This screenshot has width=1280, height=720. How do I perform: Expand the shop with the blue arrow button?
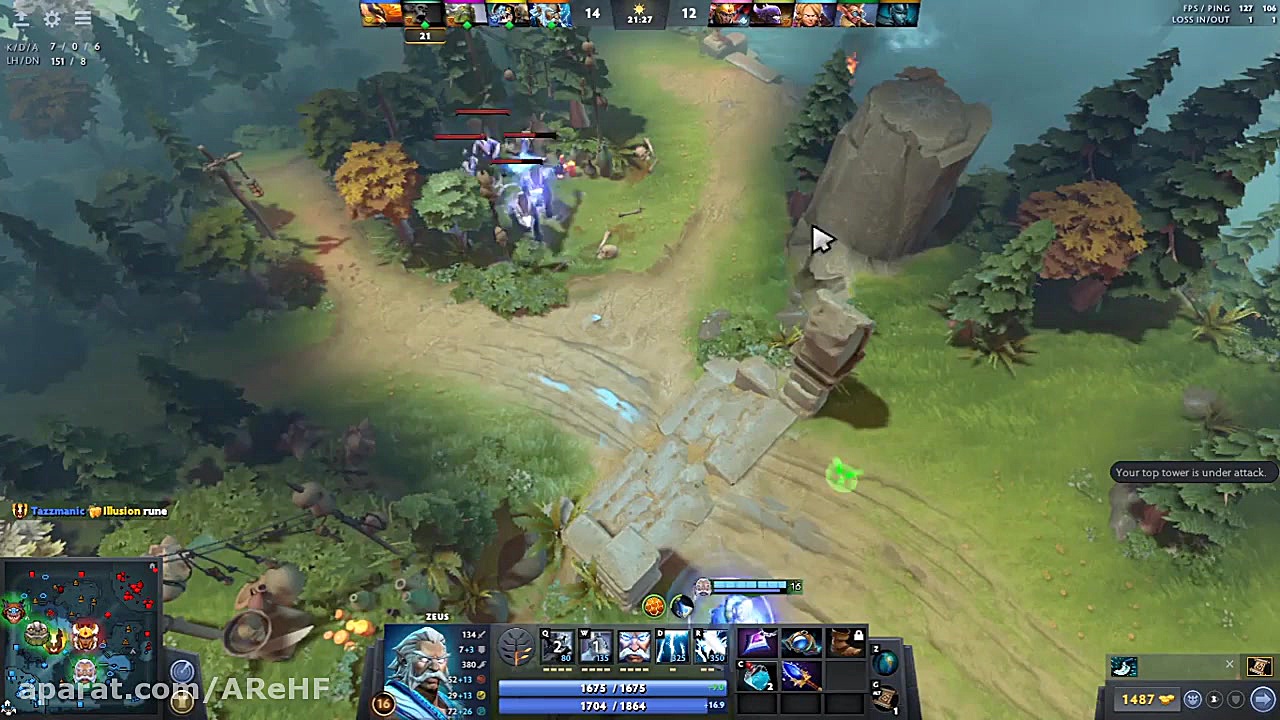pos(1262,699)
